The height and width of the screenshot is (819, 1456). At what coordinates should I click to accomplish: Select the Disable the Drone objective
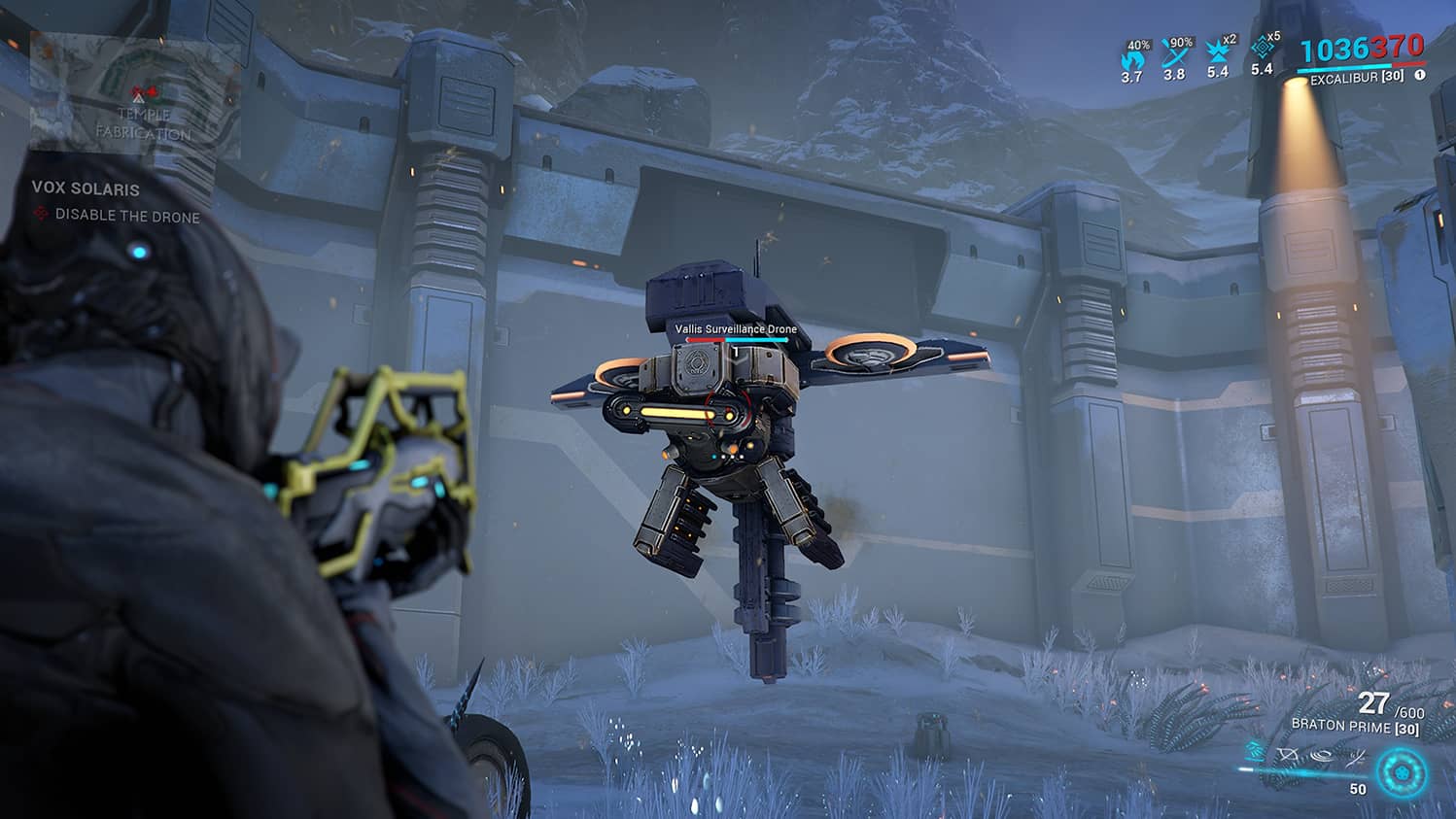coord(126,216)
